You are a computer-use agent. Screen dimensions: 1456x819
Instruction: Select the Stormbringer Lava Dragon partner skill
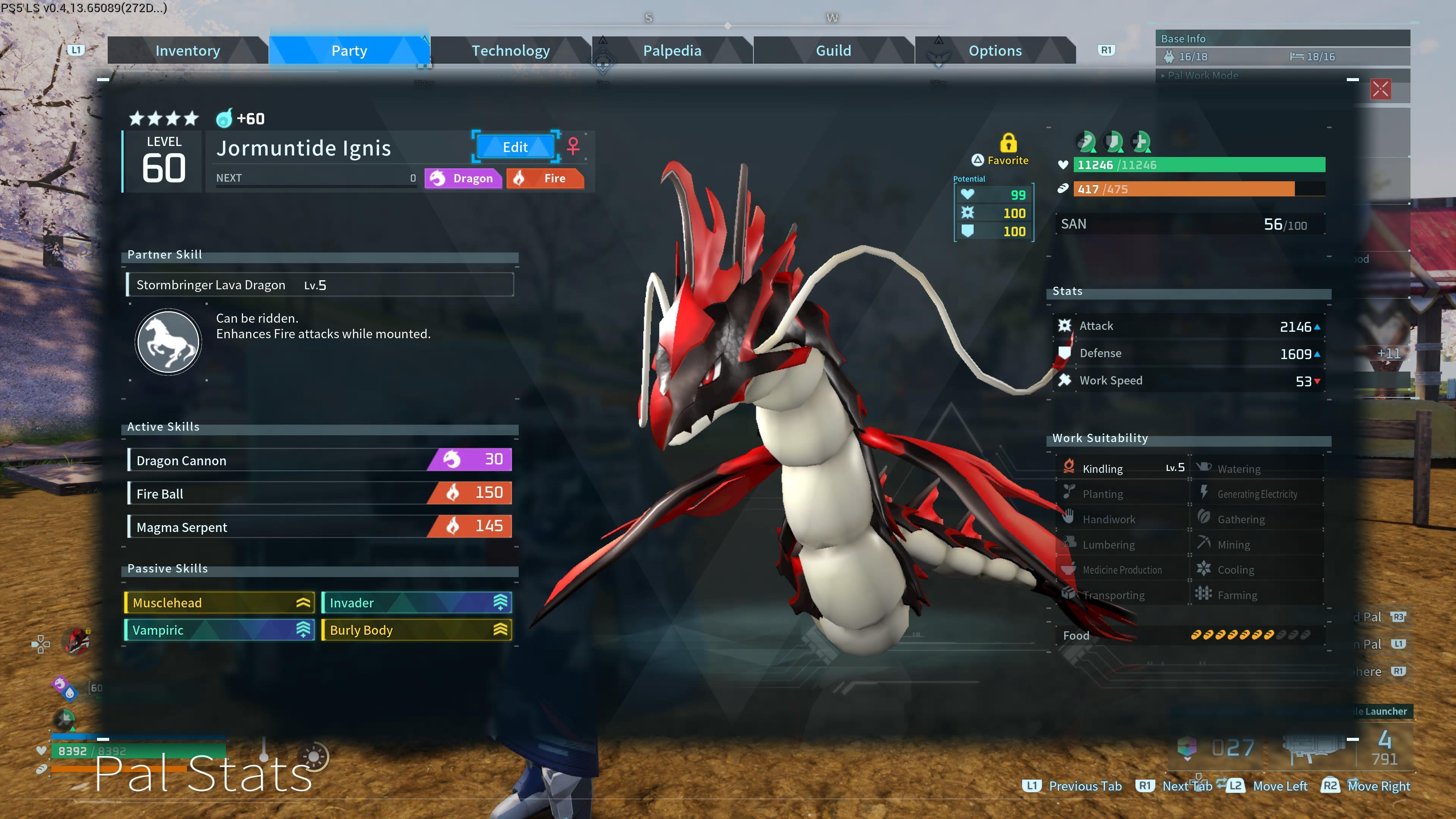[x=319, y=285]
